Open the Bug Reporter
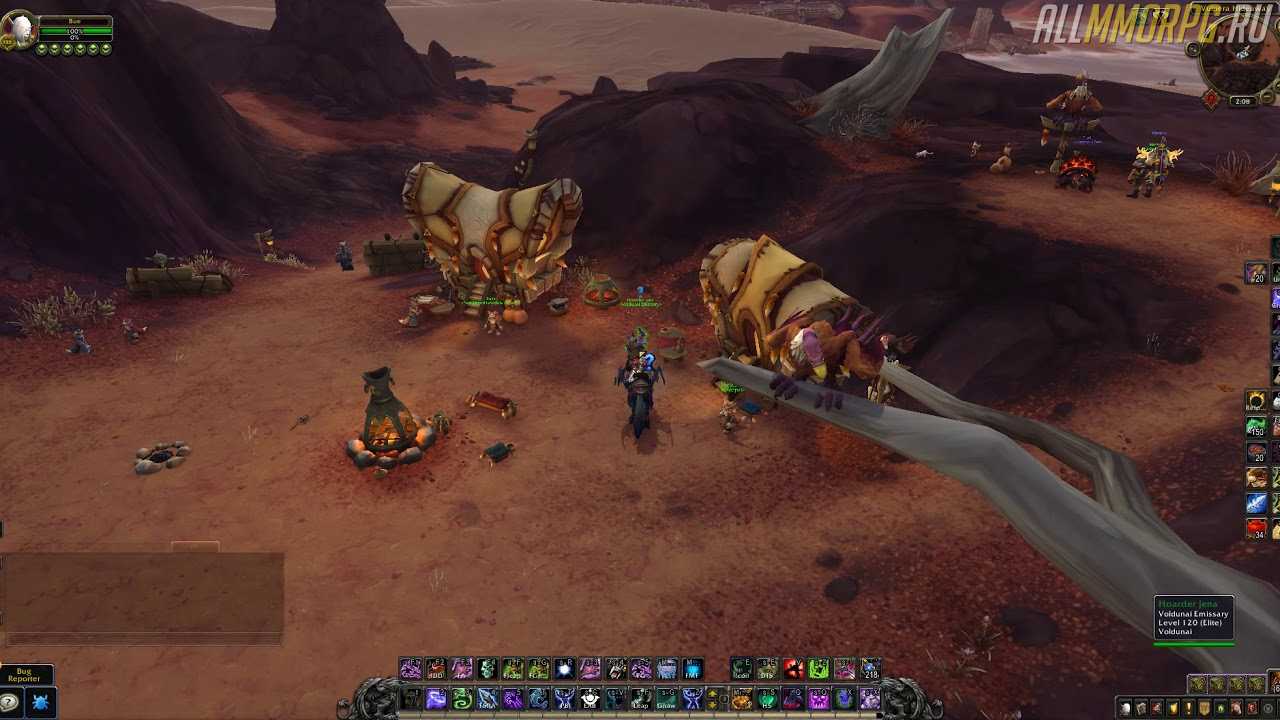The image size is (1280, 720). pyautogui.click(x=25, y=675)
